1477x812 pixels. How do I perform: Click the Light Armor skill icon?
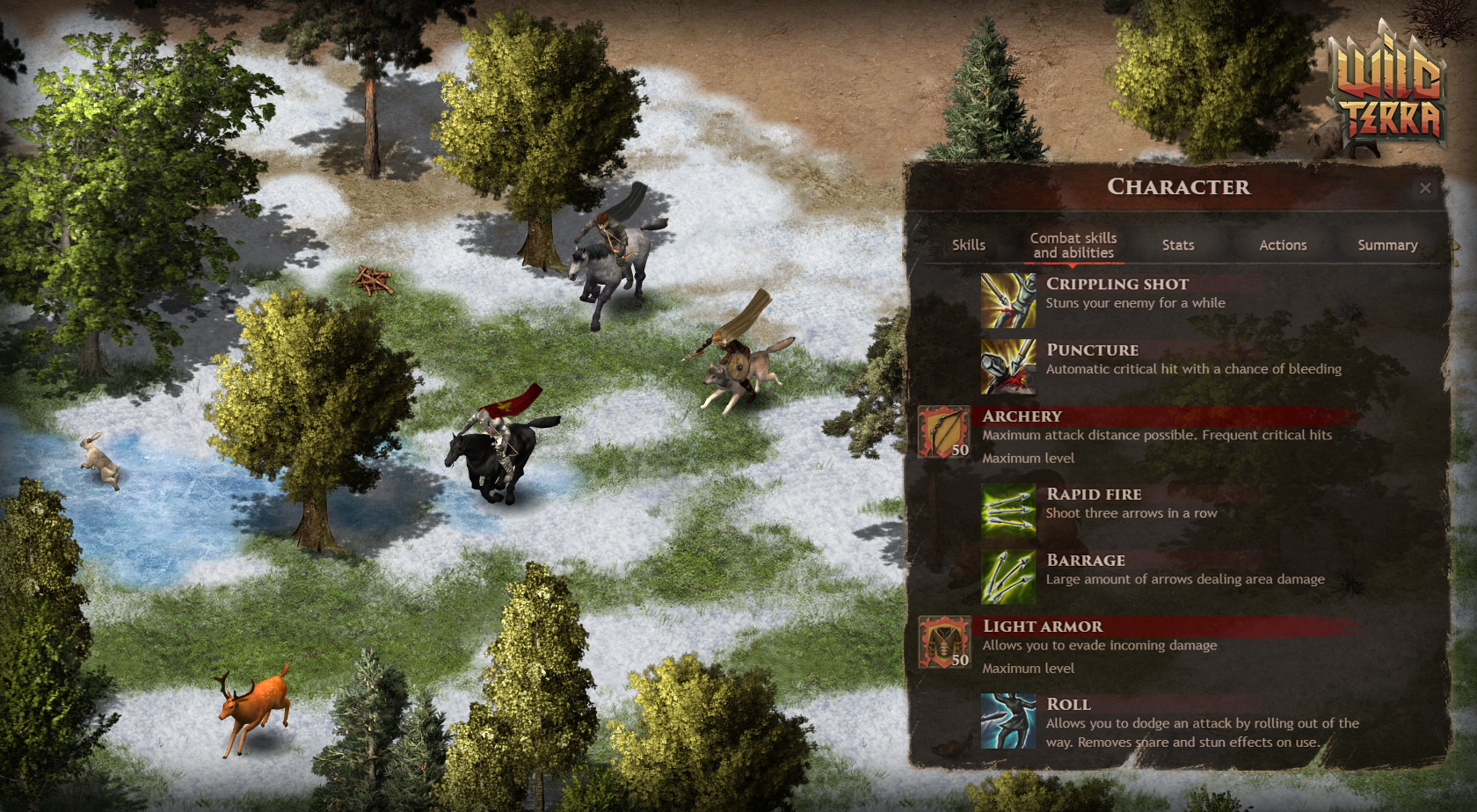944,642
